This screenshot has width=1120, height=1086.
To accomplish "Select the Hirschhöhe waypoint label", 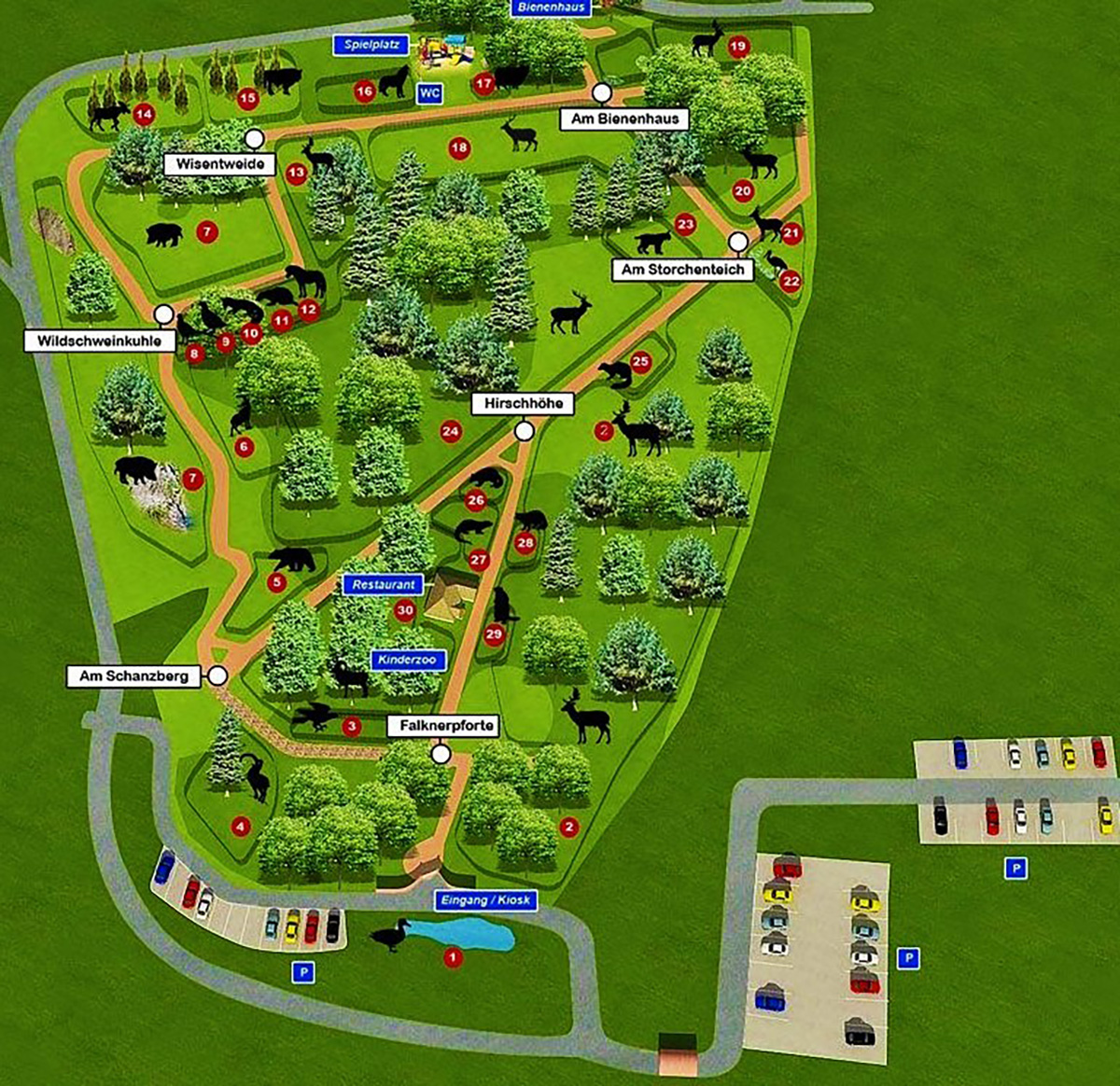I will pos(523,404).
